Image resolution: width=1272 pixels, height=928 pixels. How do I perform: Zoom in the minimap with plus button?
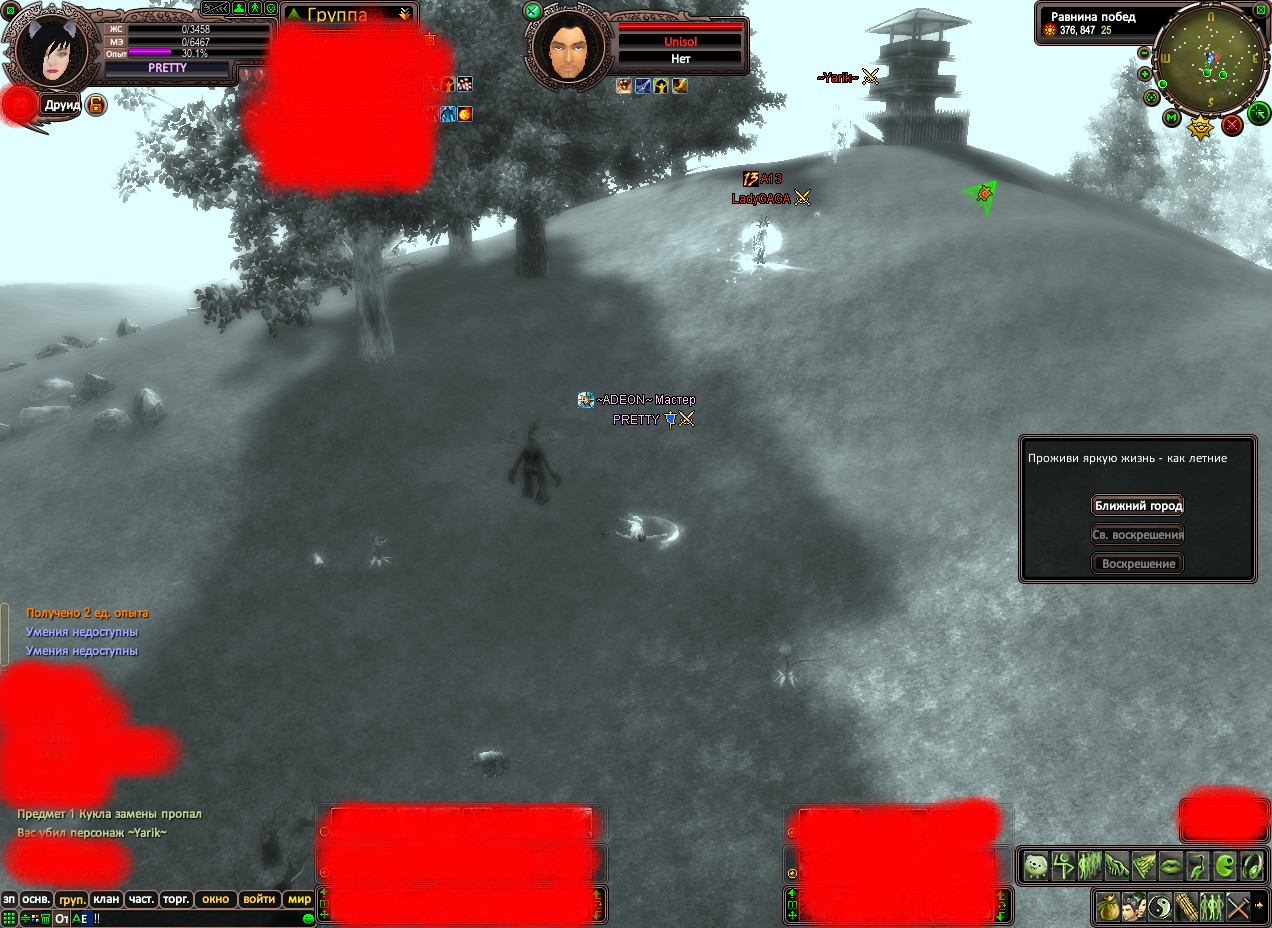1145,74
